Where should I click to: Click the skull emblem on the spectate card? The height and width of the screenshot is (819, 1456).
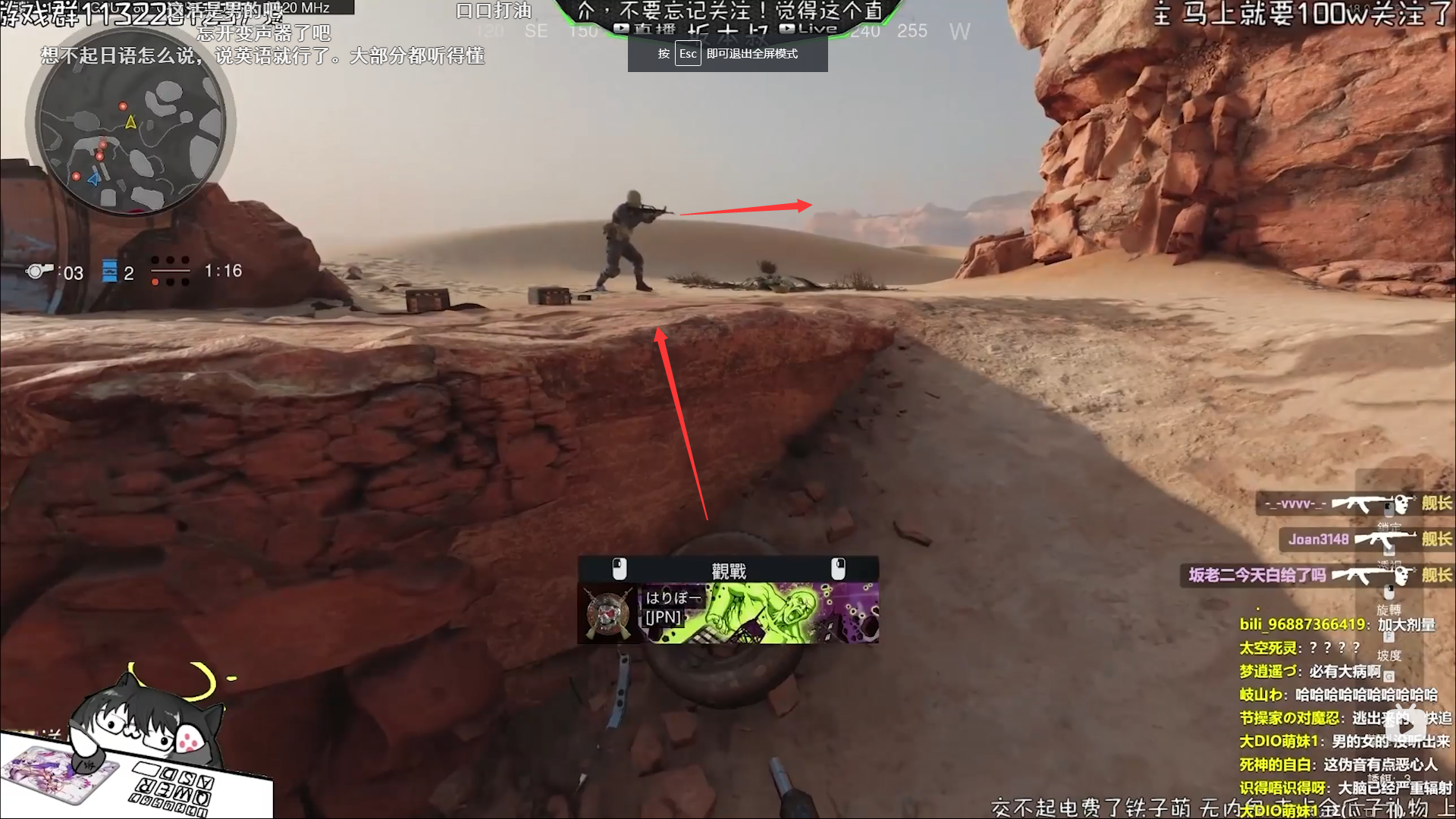tap(607, 613)
